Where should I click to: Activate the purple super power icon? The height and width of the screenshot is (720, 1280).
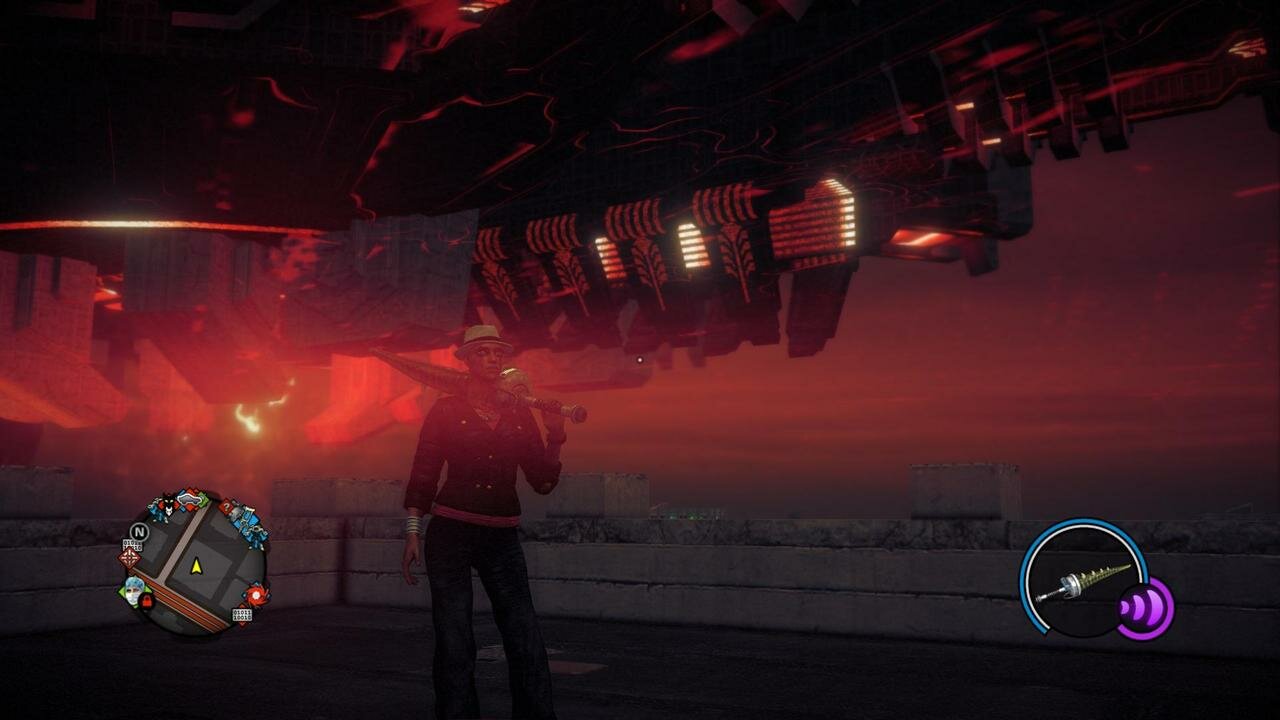[1144, 607]
